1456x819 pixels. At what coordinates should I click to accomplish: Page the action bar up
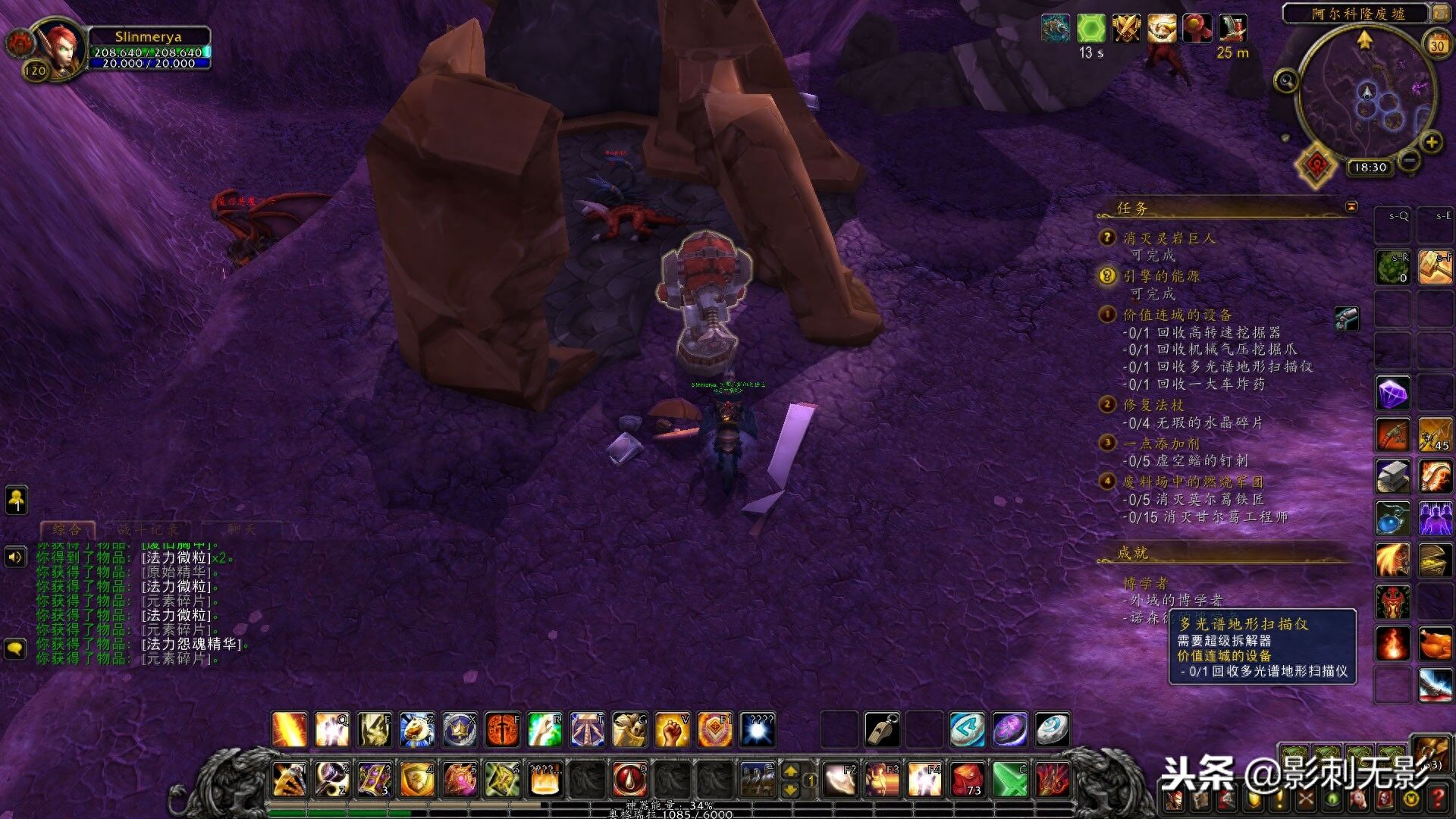click(790, 771)
